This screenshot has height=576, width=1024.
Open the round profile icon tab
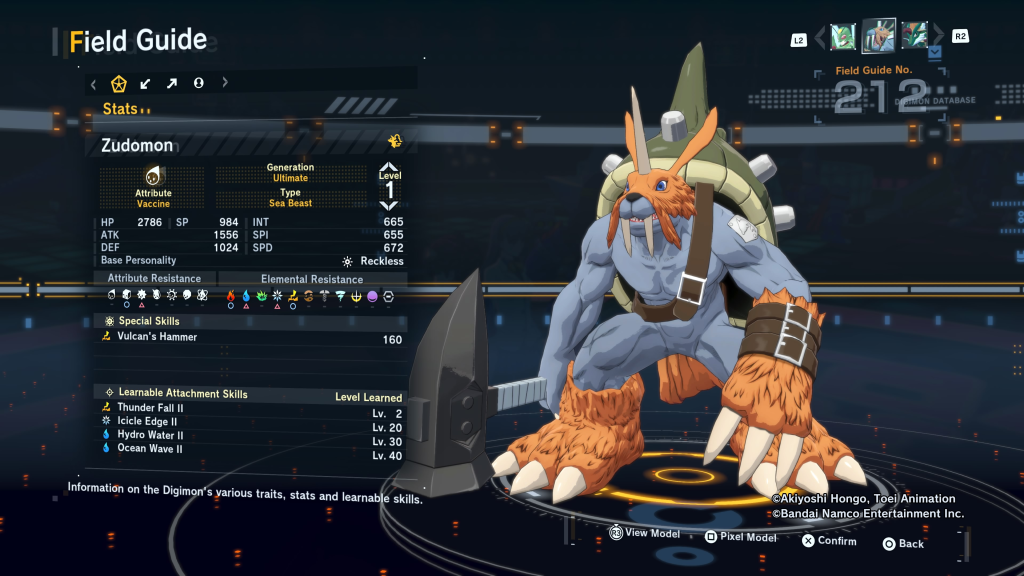[x=199, y=83]
